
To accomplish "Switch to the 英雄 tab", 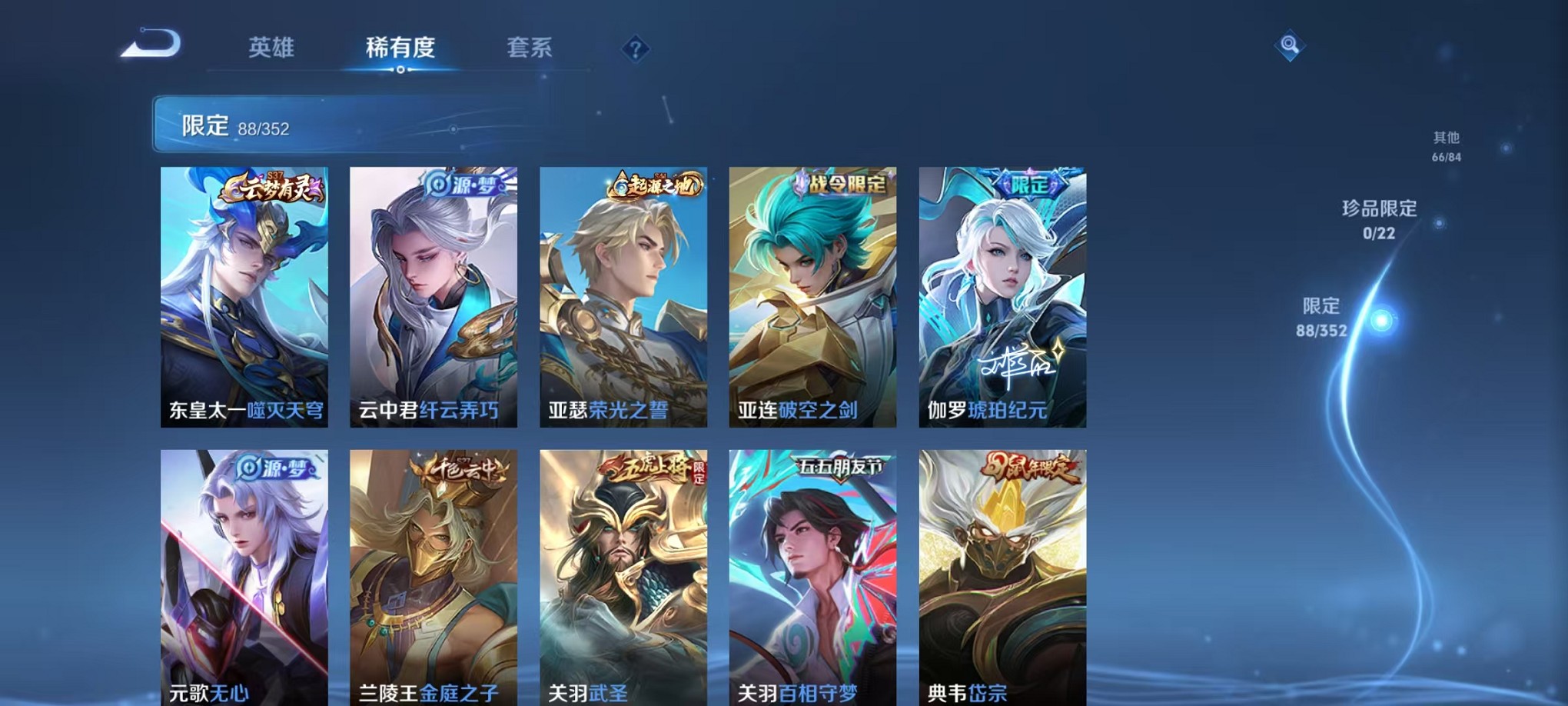I will point(273,48).
